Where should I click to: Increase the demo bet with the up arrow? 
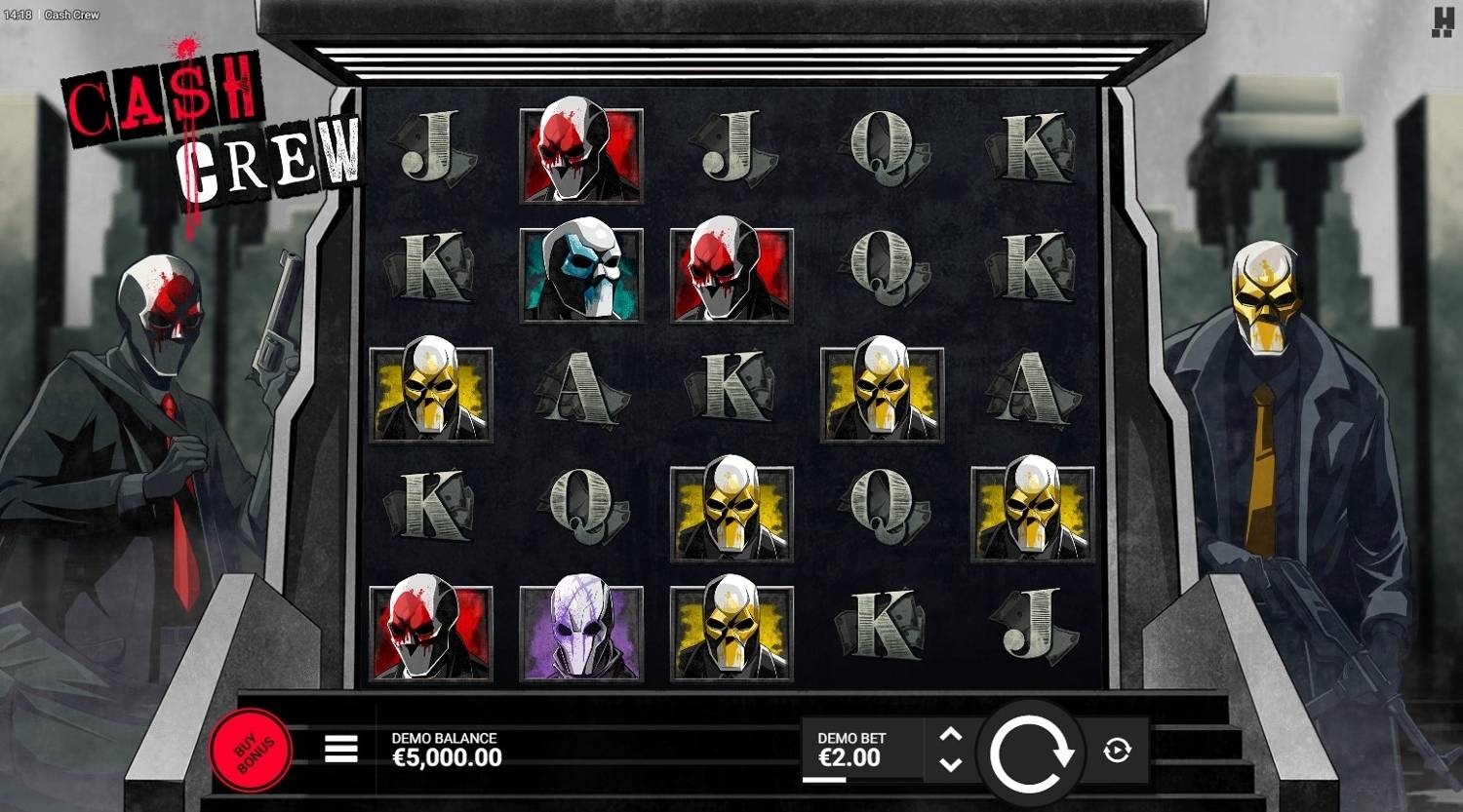tap(951, 735)
